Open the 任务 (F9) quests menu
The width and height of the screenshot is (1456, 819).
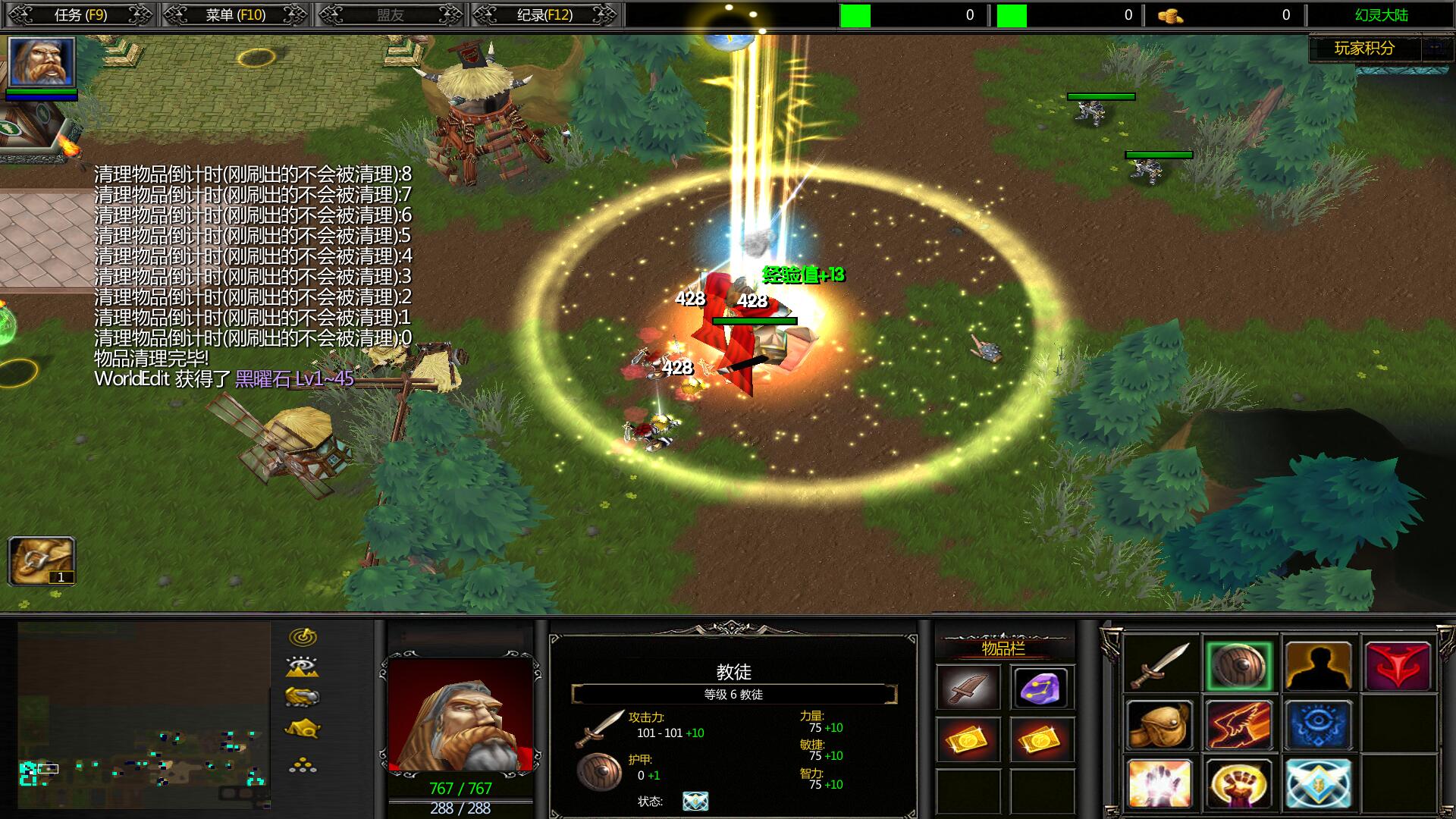click(80, 14)
